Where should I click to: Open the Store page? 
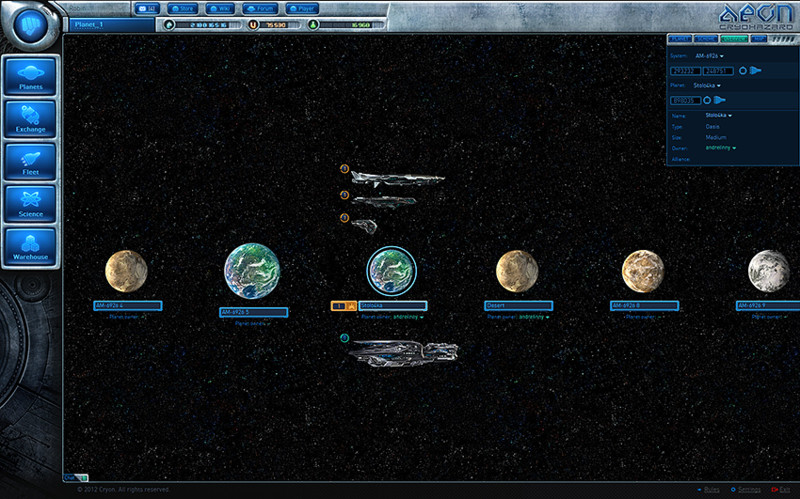coord(182,8)
